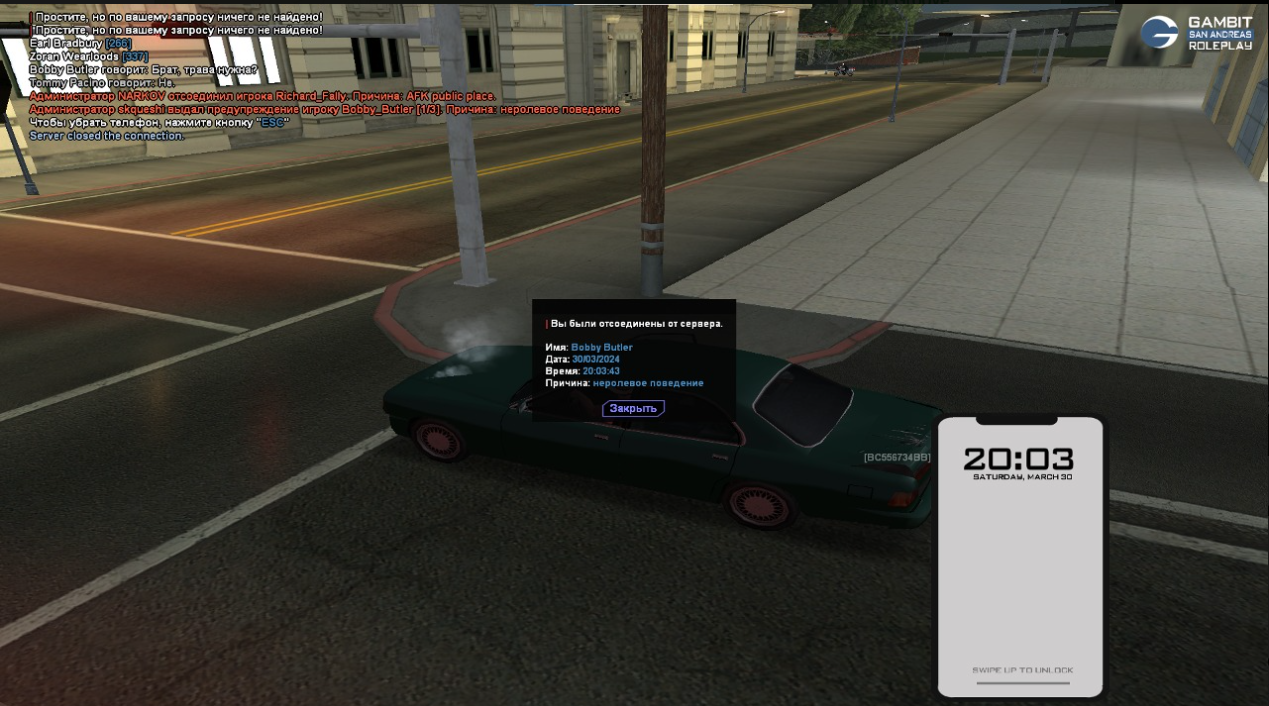Click the Закрыть button in the disconnect dialog

(633, 408)
